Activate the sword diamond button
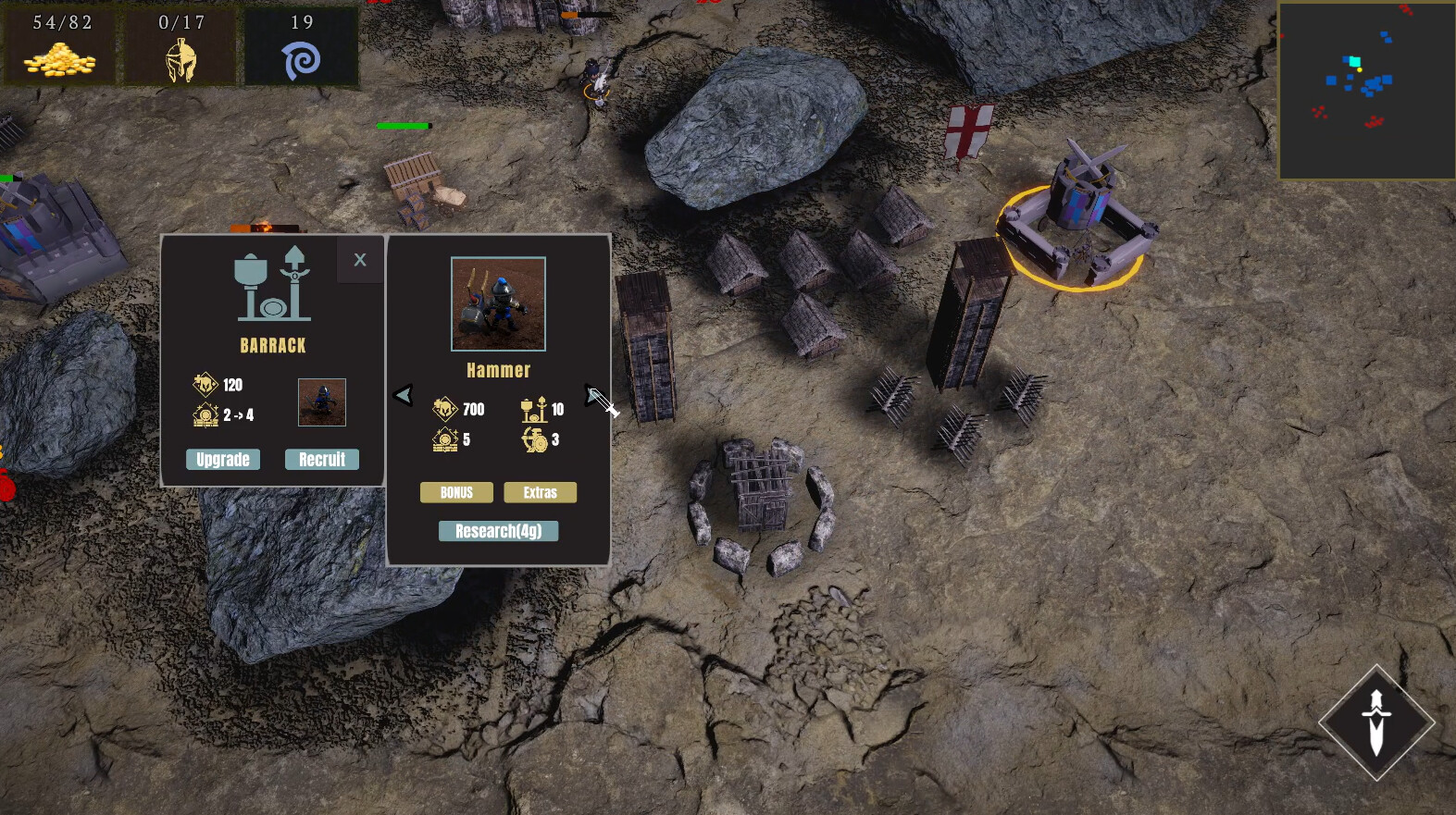This screenshot has height=815, width=1456. click(x=1376, y=722)
